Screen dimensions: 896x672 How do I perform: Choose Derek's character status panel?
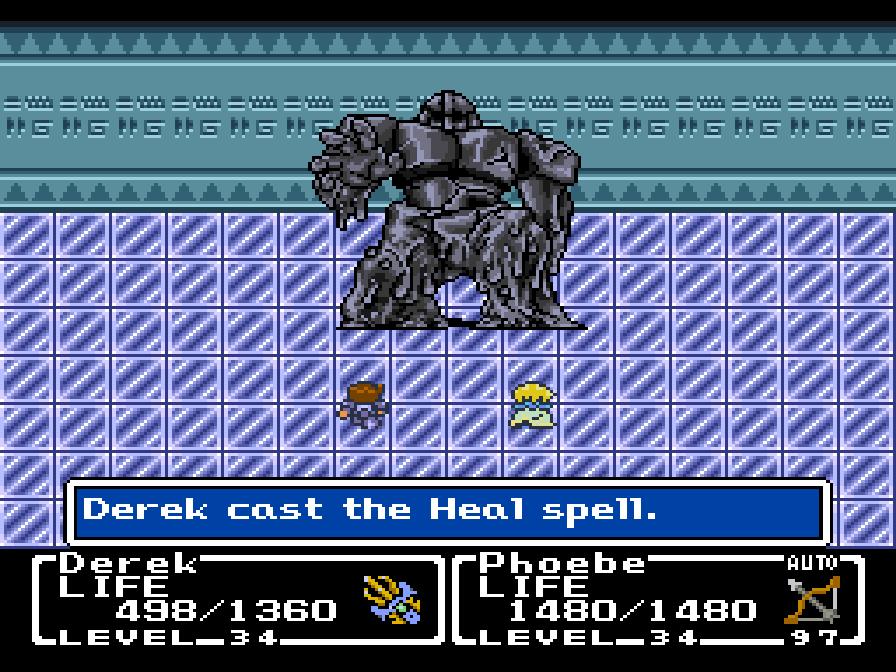click(x=238, y=599)
